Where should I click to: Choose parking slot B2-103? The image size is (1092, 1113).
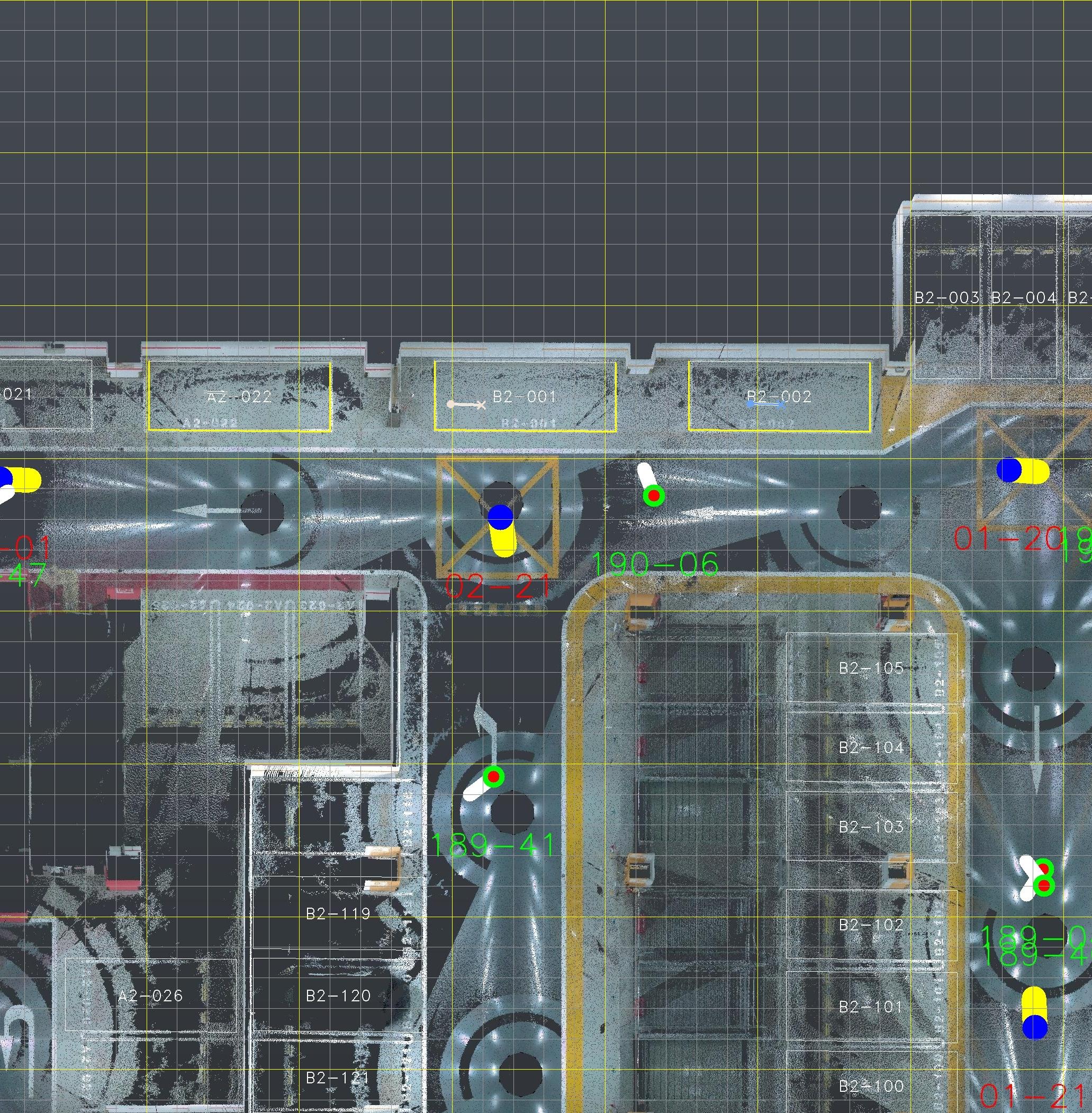871,826
